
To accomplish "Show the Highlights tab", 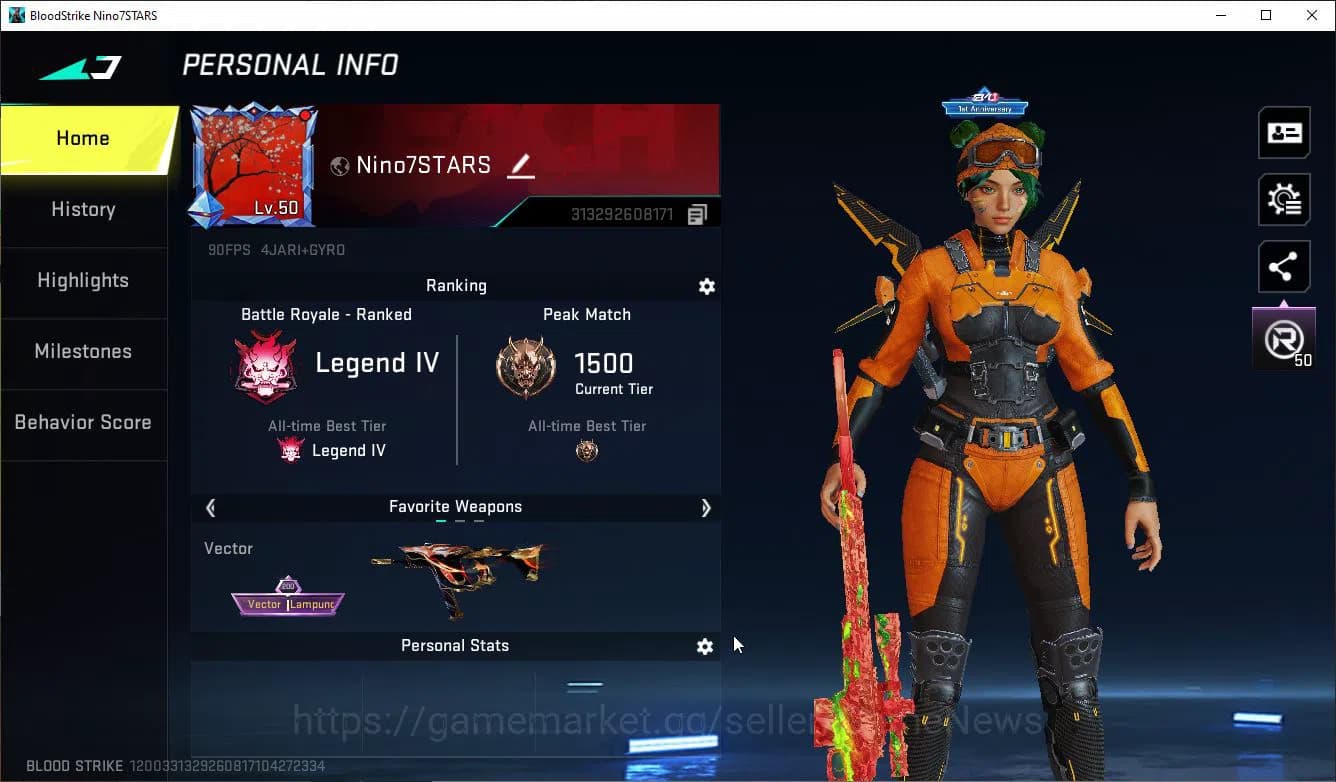I will tap(83, 281).
